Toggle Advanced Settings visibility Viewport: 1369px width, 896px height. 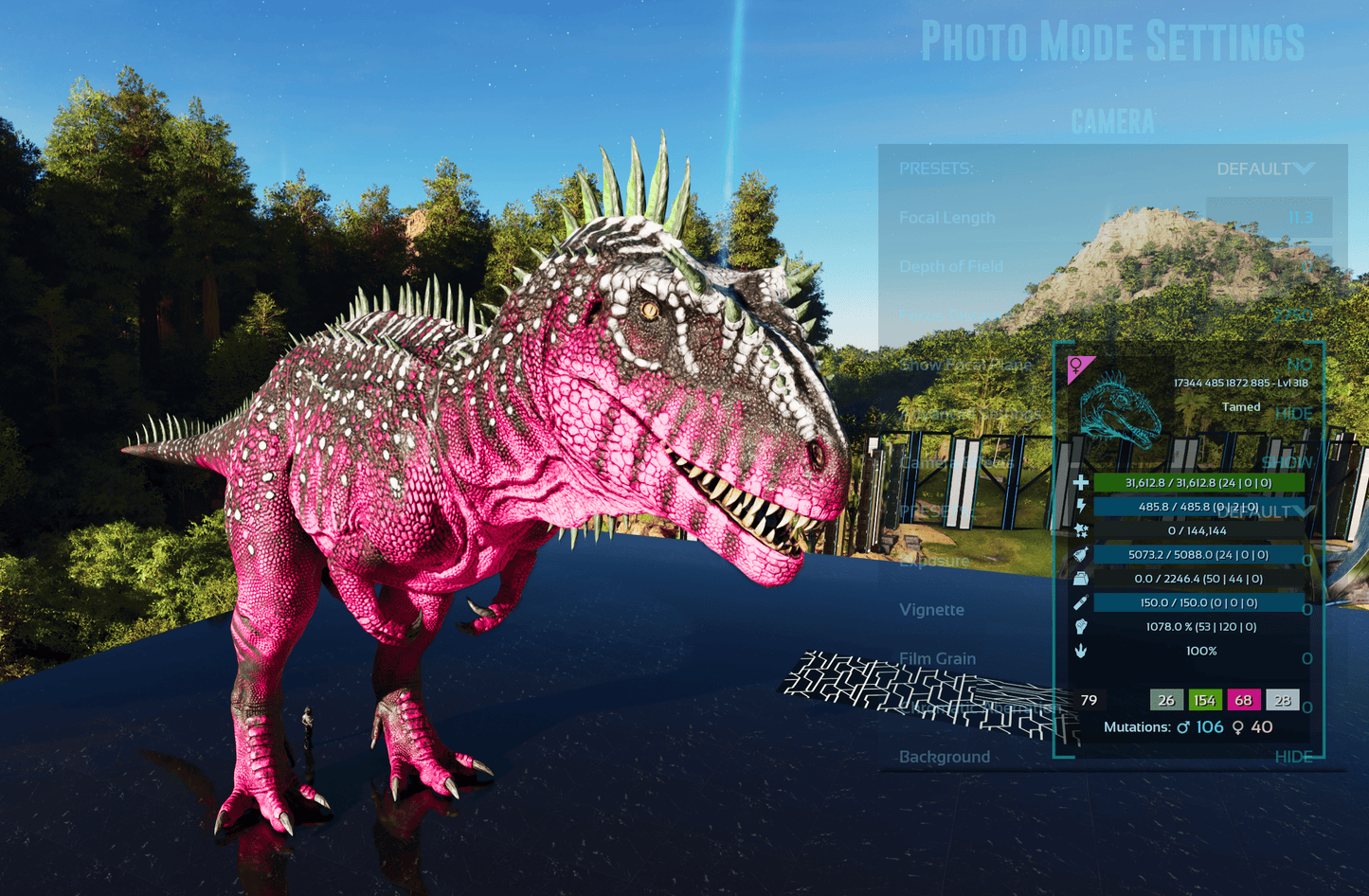click(1293, 414)
